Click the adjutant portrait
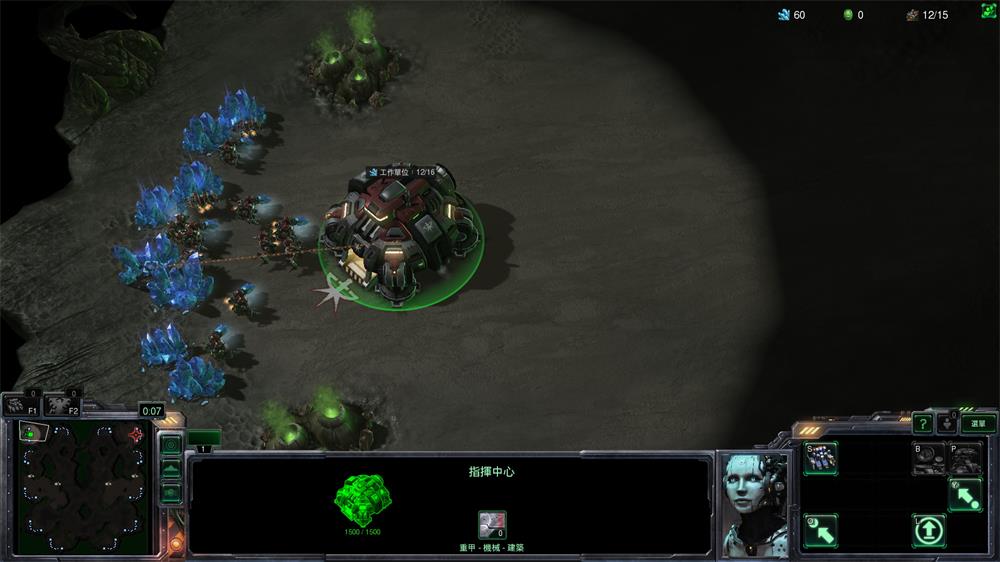1000x562 pixels. pyautogui.click(x=755, y=503)
